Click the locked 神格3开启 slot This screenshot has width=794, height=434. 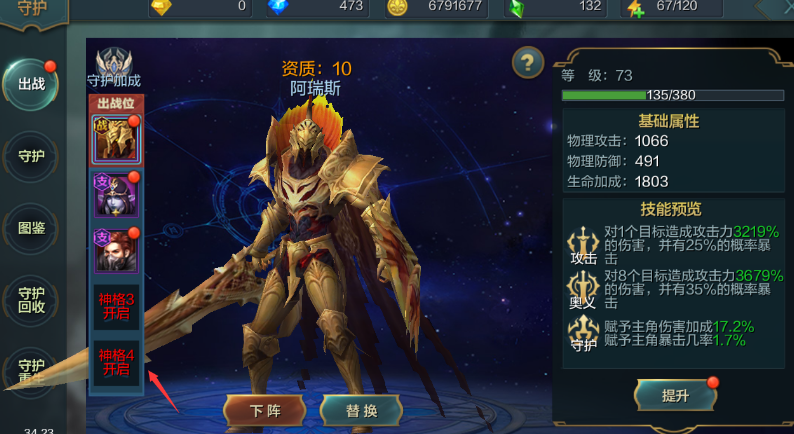pos(115,306)
